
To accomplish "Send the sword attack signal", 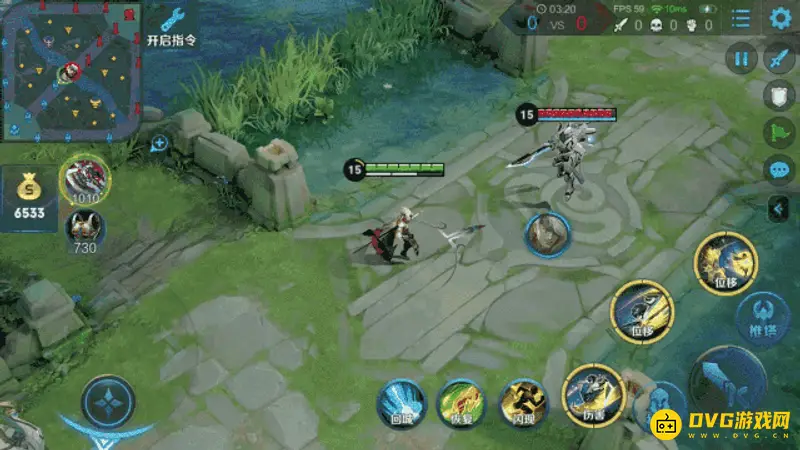I will (x=779, y=59).
